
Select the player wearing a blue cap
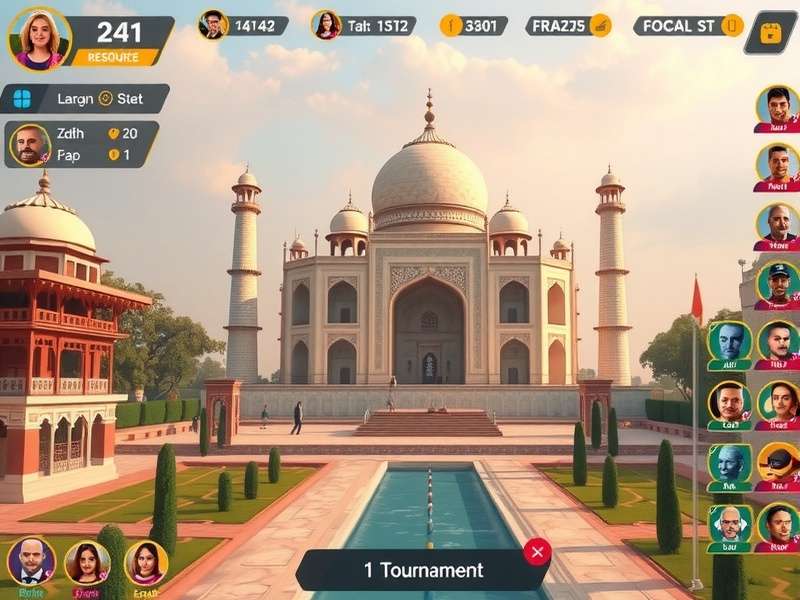point(777,284)
